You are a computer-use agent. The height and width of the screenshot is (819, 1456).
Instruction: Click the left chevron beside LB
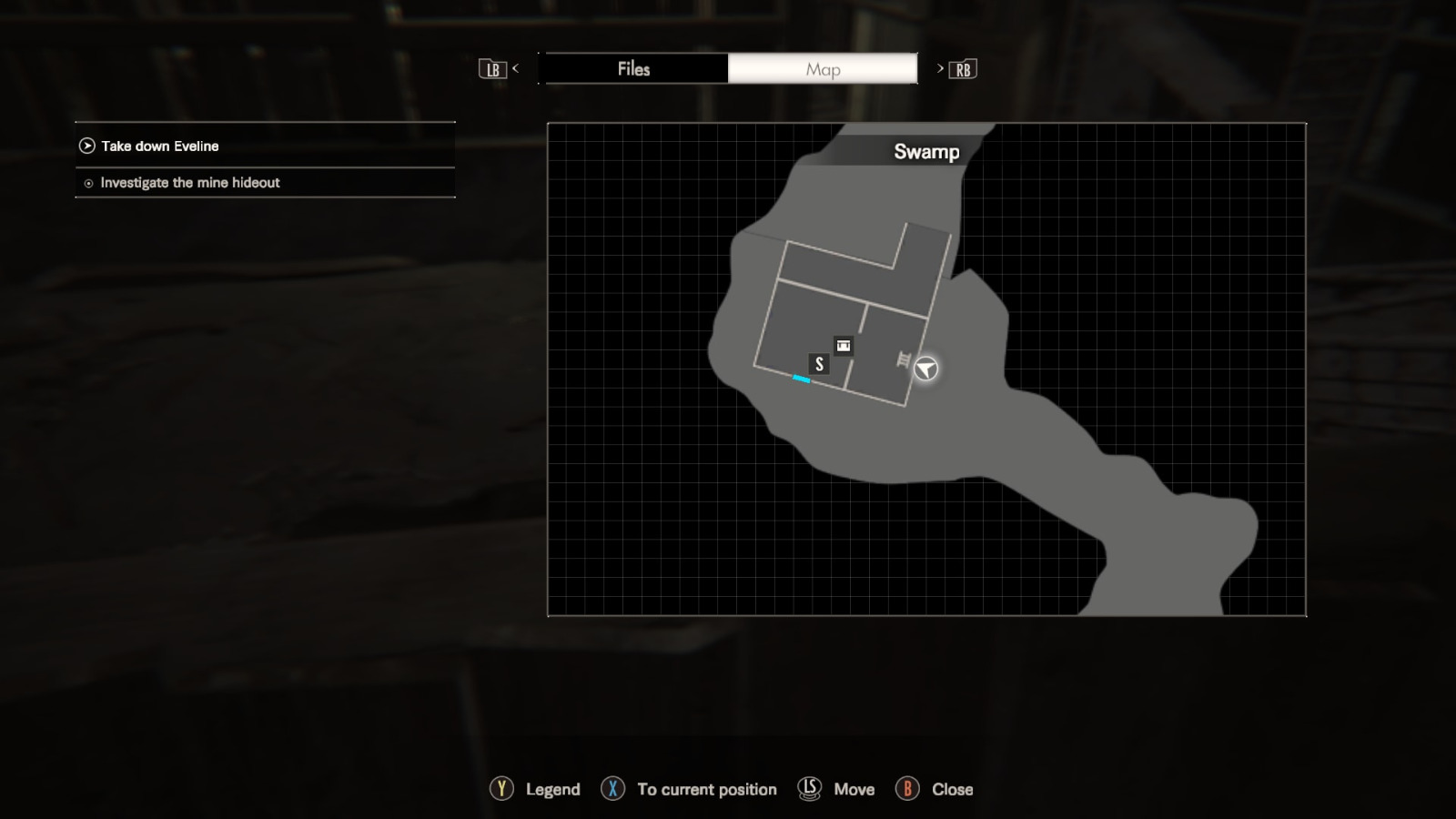click(x=516, y=68)
